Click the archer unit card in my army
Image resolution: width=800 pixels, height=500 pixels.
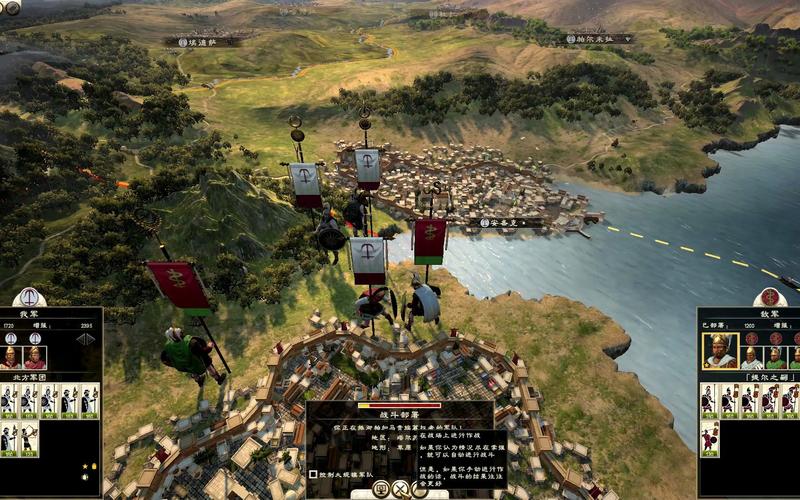(29, 439)
